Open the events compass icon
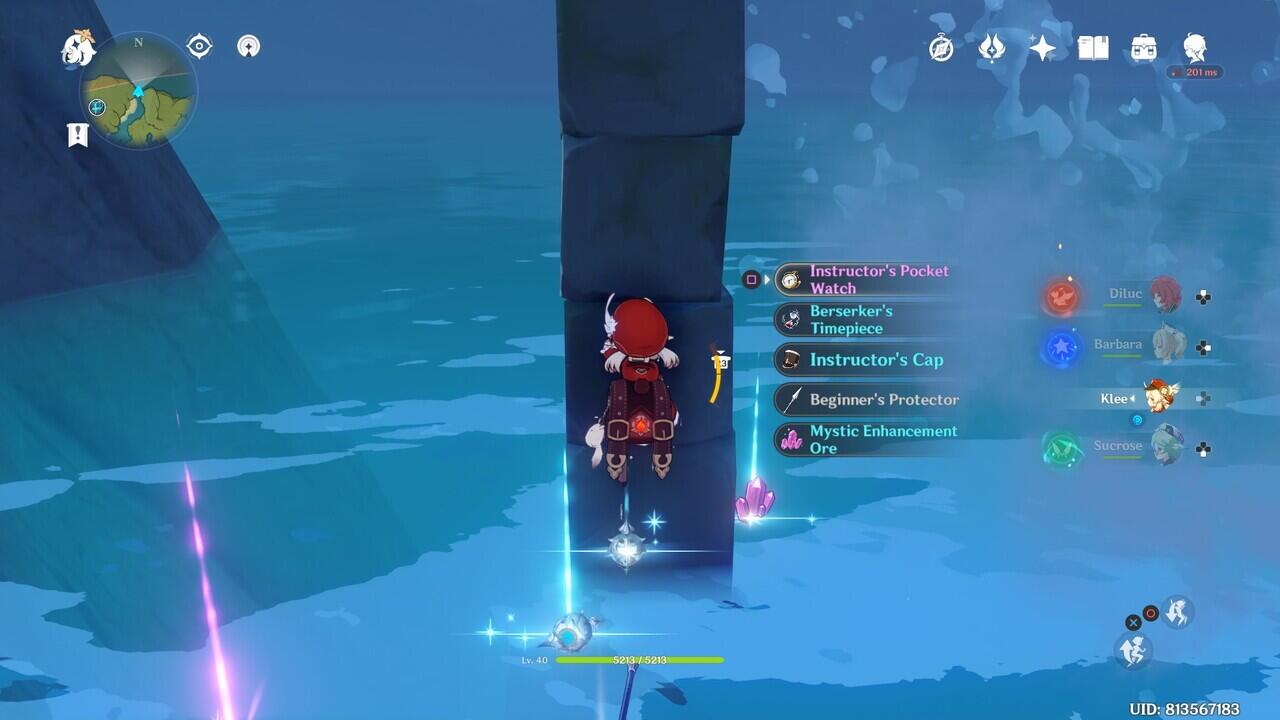 pyautogui.click(x=941, y=48)
